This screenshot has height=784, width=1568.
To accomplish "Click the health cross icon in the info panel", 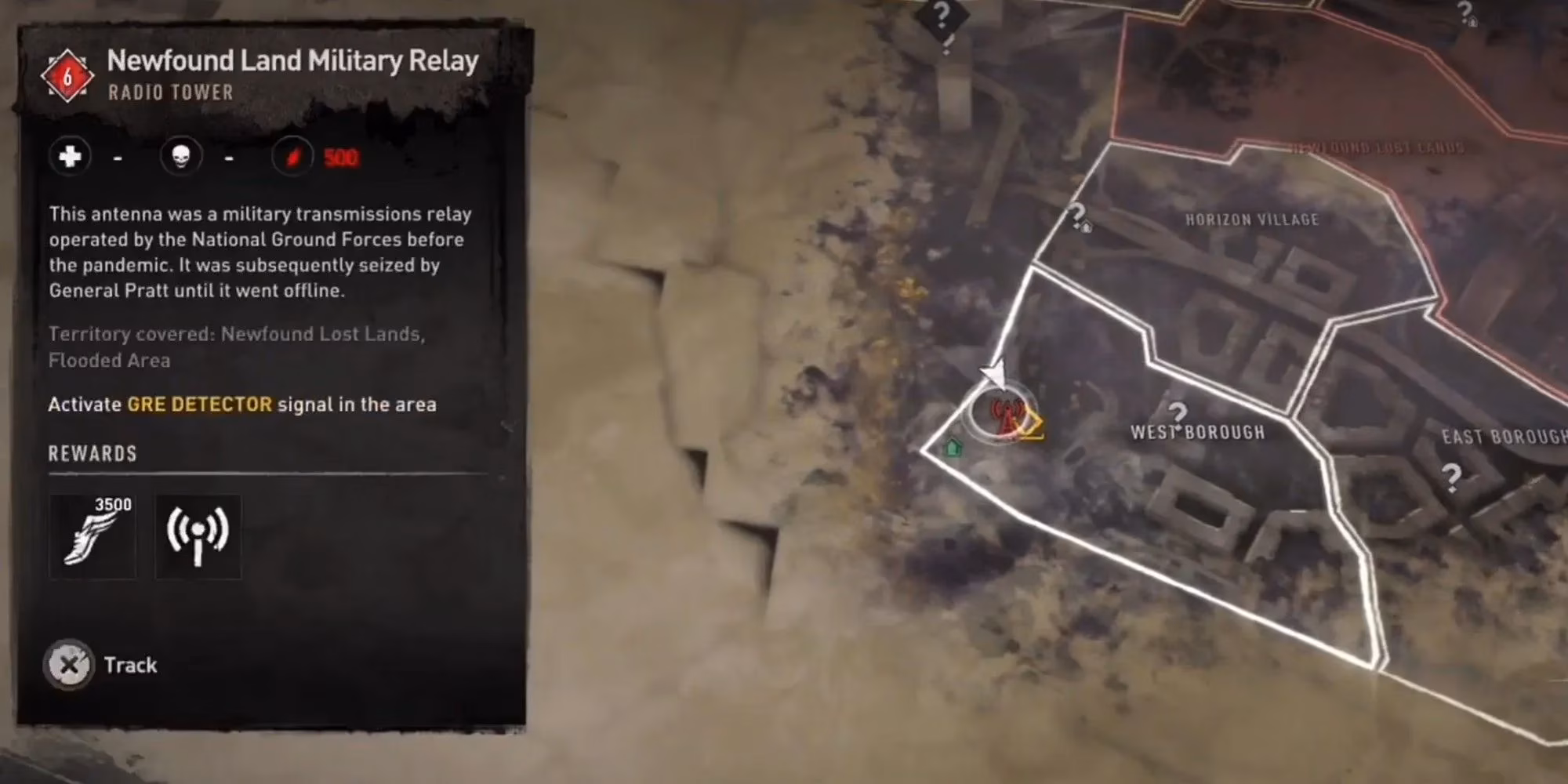I will pos(69,156).
